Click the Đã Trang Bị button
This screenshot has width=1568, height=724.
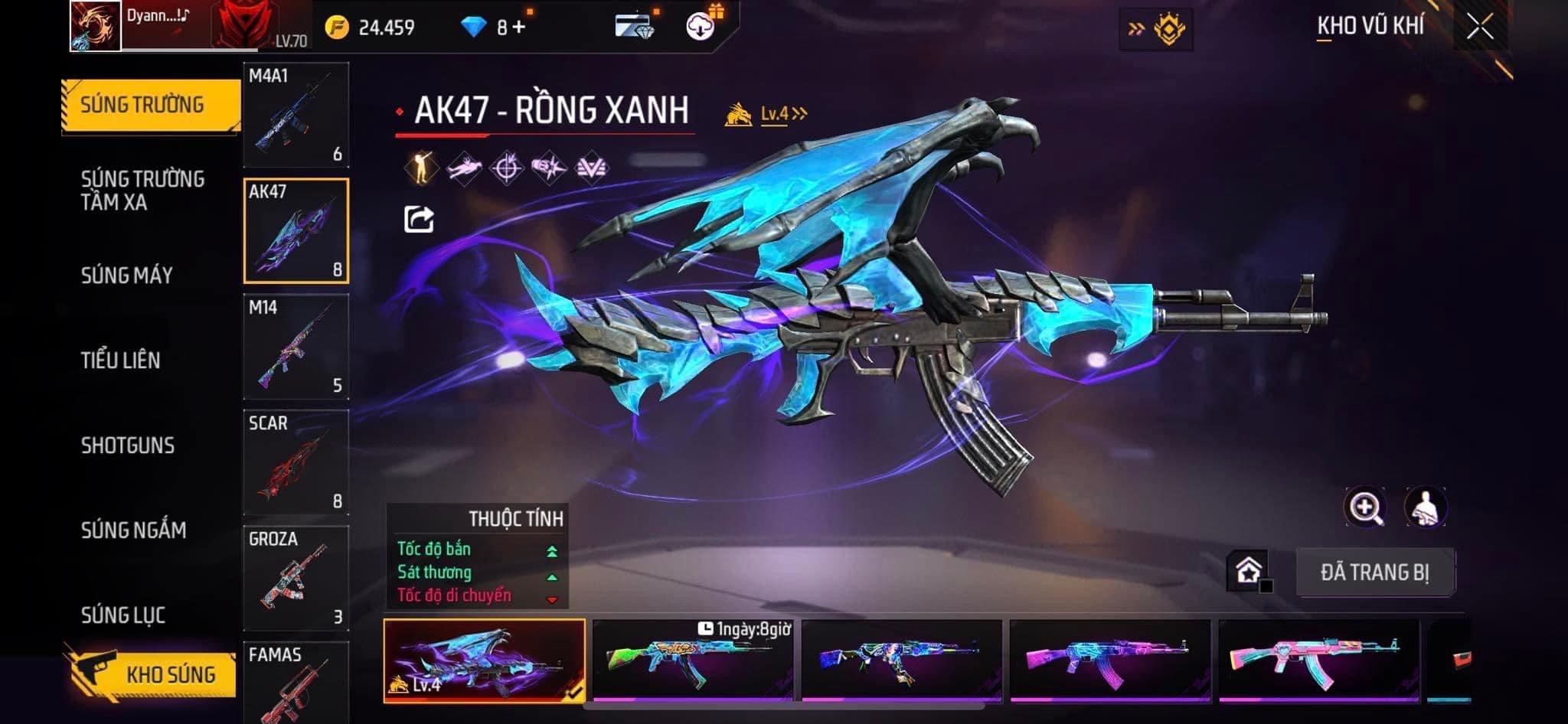[1374, 572]
